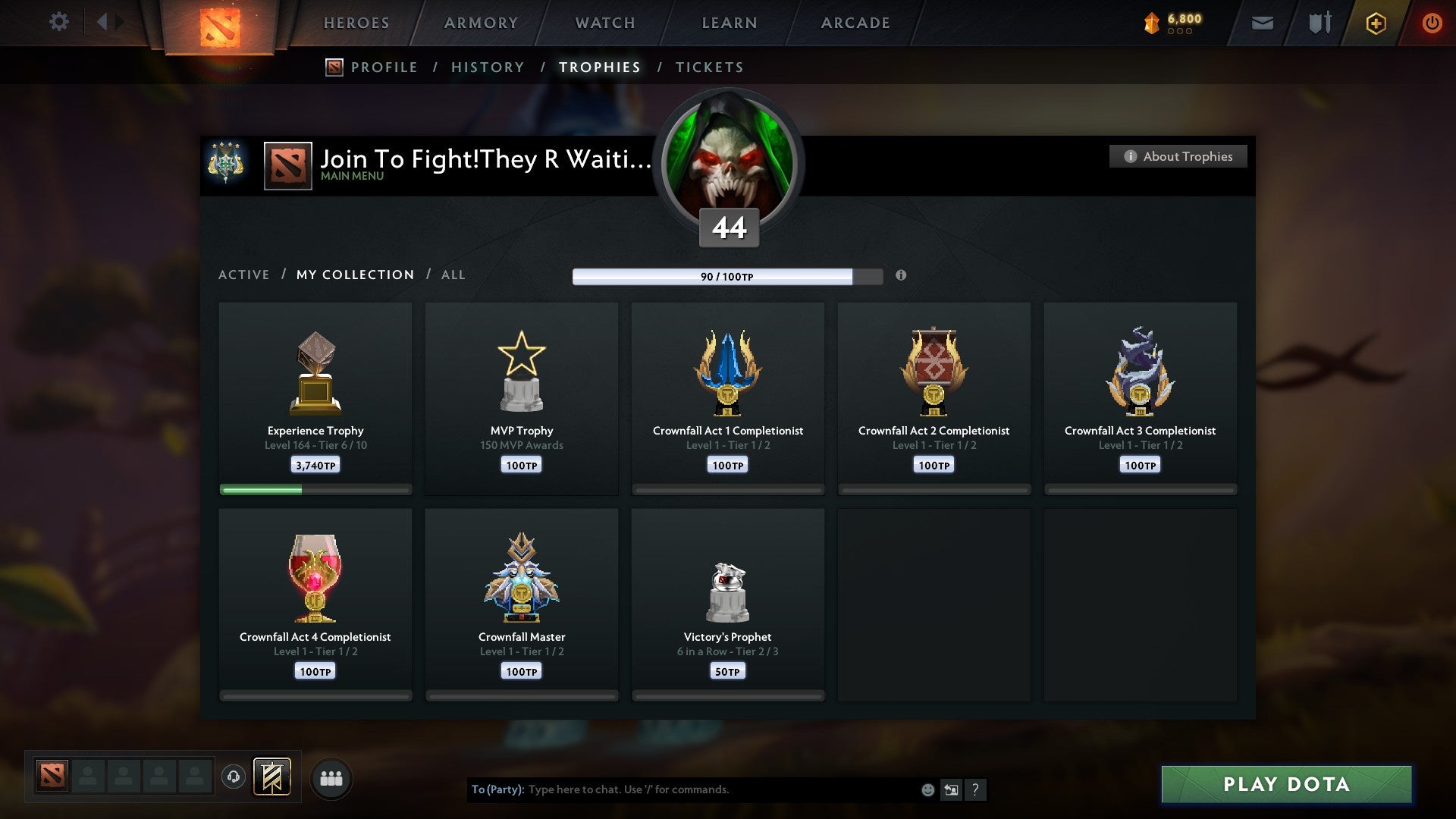Switch to the ALL trophies filter
This screenshot has width=1456, height=819.
tap(453, 275)
